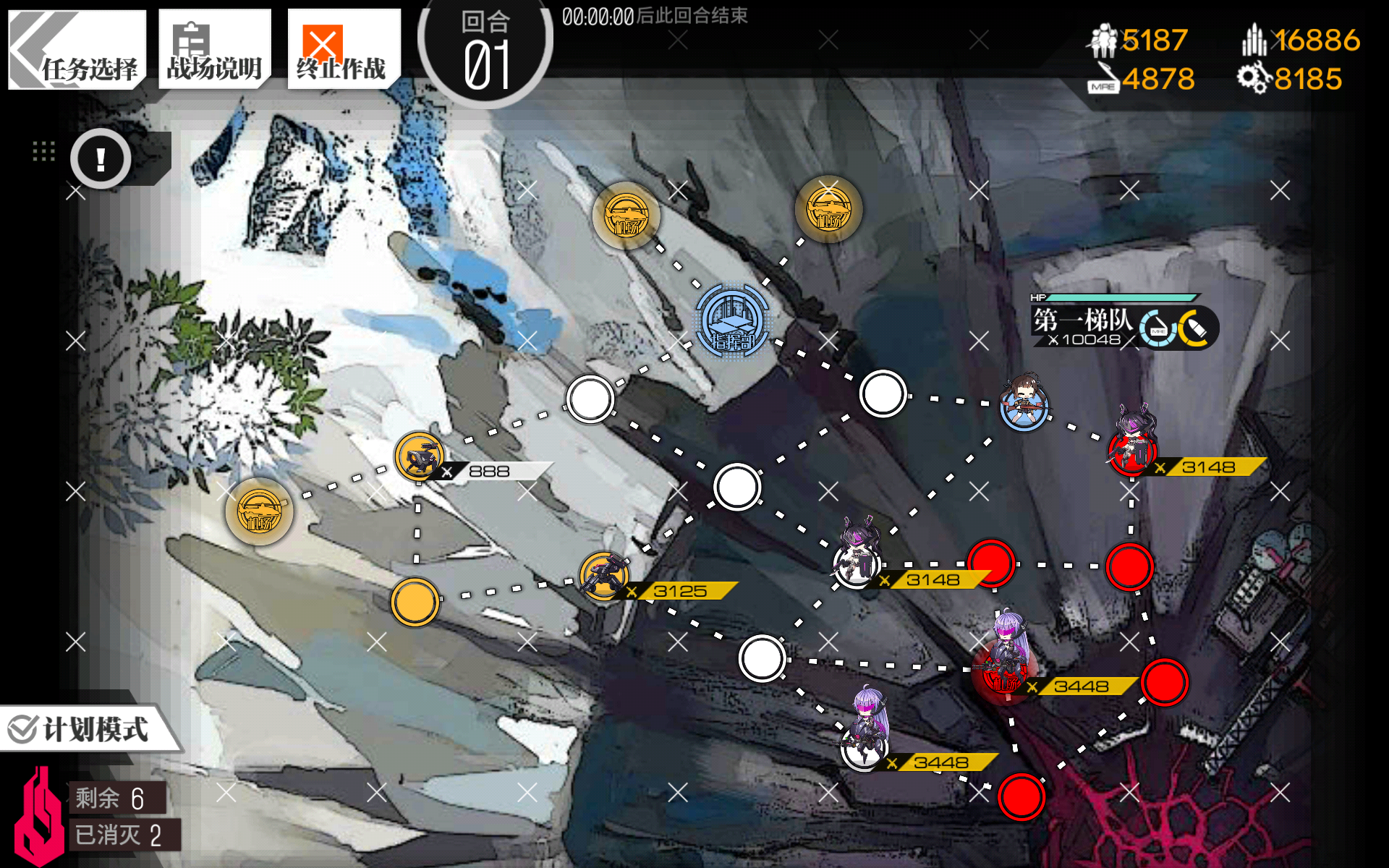Click the exclamation notice icon
The image size is (1389, 868).
click(x=100, y=159)
